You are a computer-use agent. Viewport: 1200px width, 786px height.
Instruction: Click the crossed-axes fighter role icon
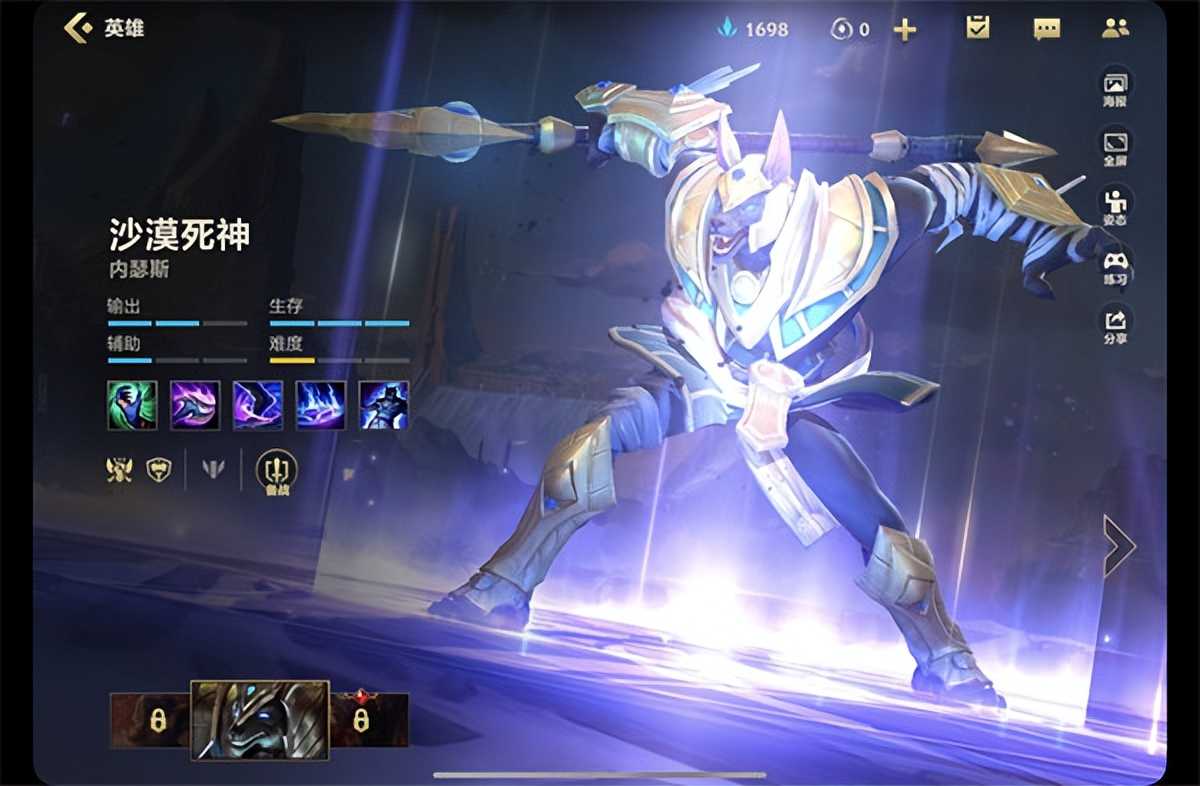click(x=119, y=469)
